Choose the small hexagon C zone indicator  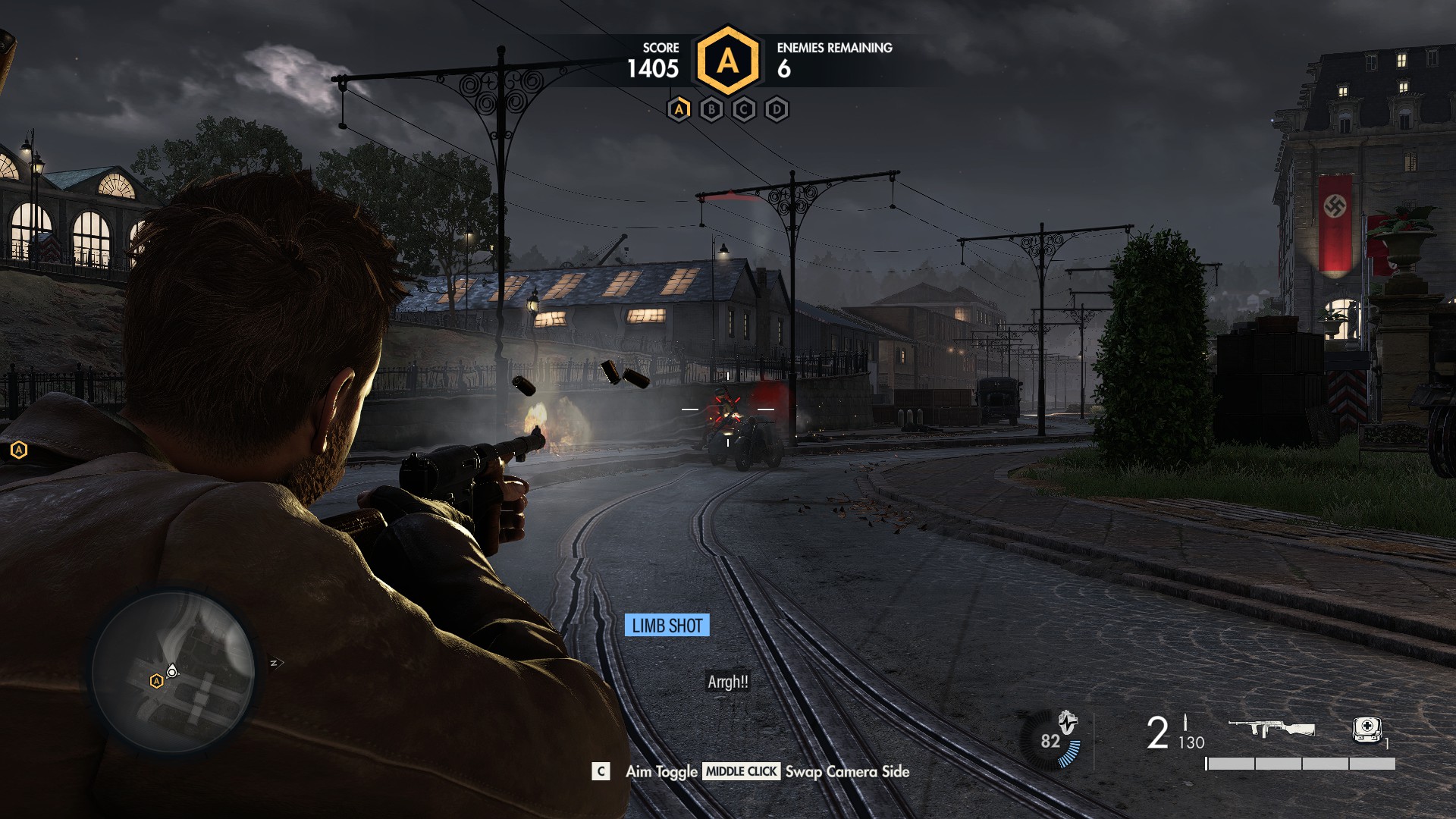[x=744, y=110]
